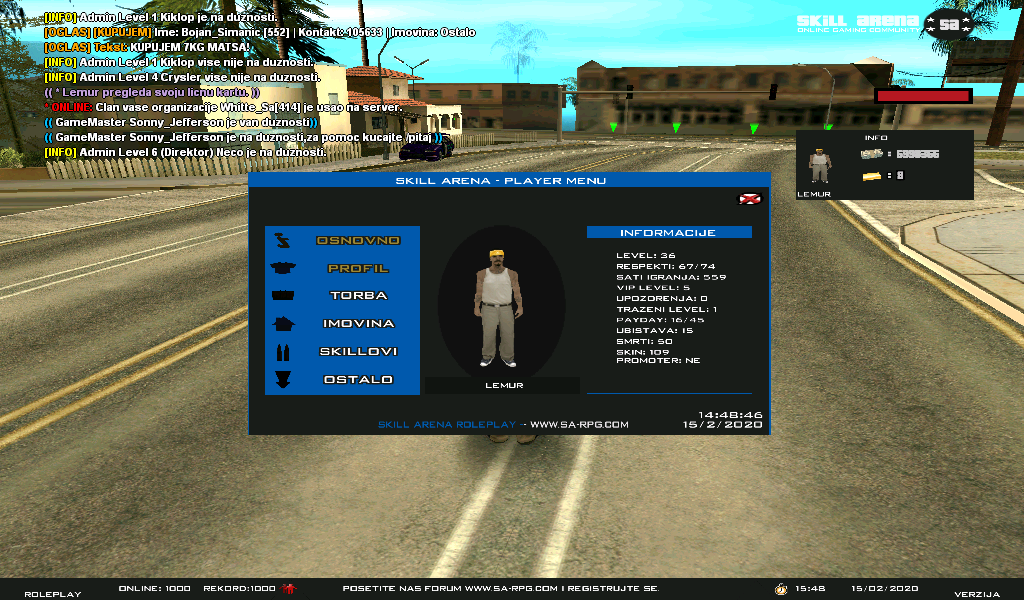
Task: Select the Informacije header
Action: tap(668, 233)
